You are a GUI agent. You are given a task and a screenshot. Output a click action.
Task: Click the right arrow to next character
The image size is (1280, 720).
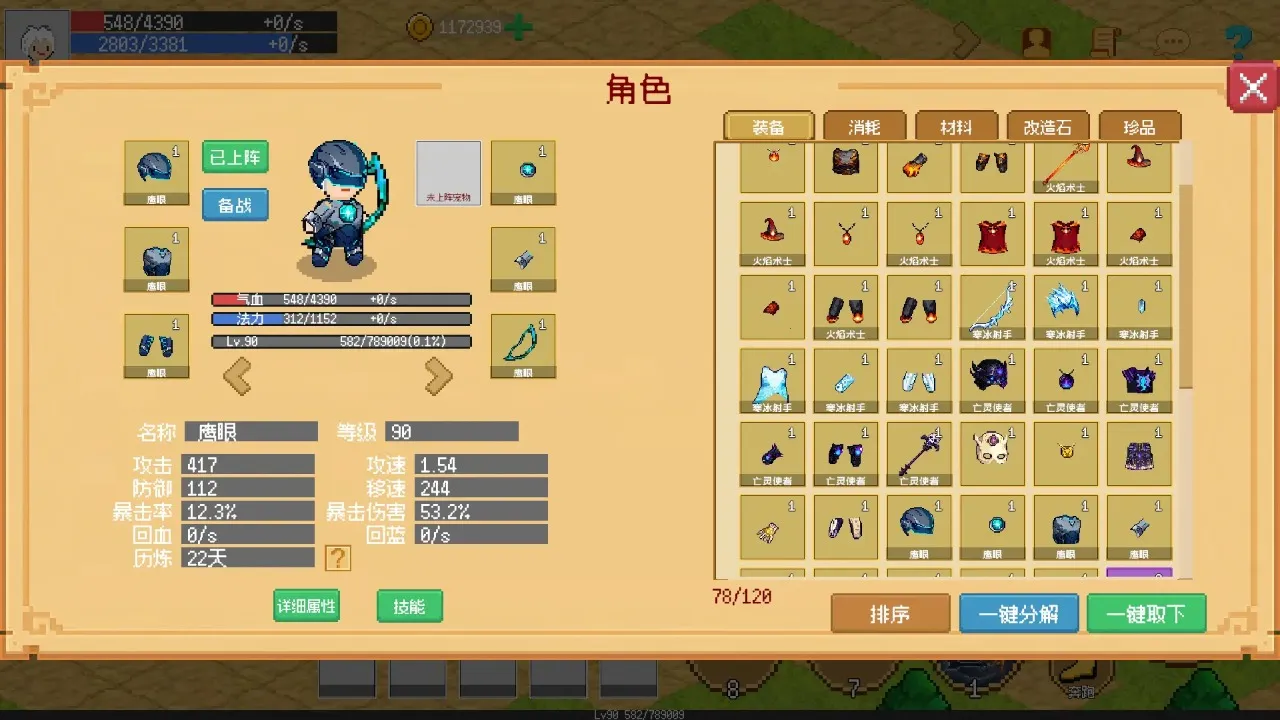tap(438, 377)
